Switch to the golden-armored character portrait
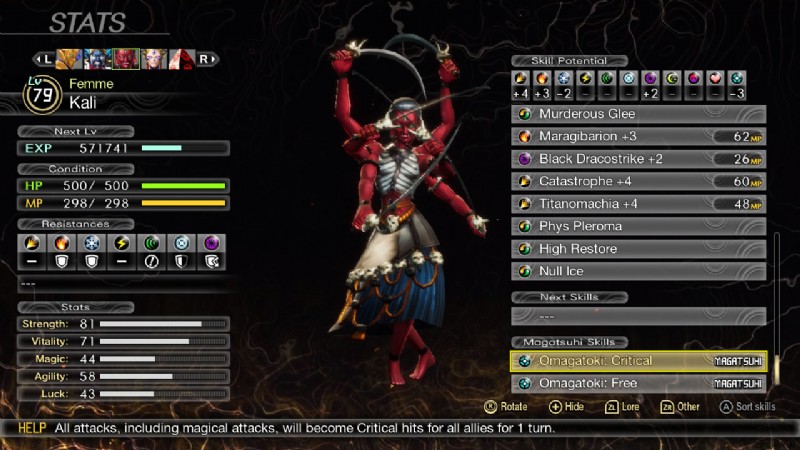The image size is (800, 450). click(x=69, y=59)
